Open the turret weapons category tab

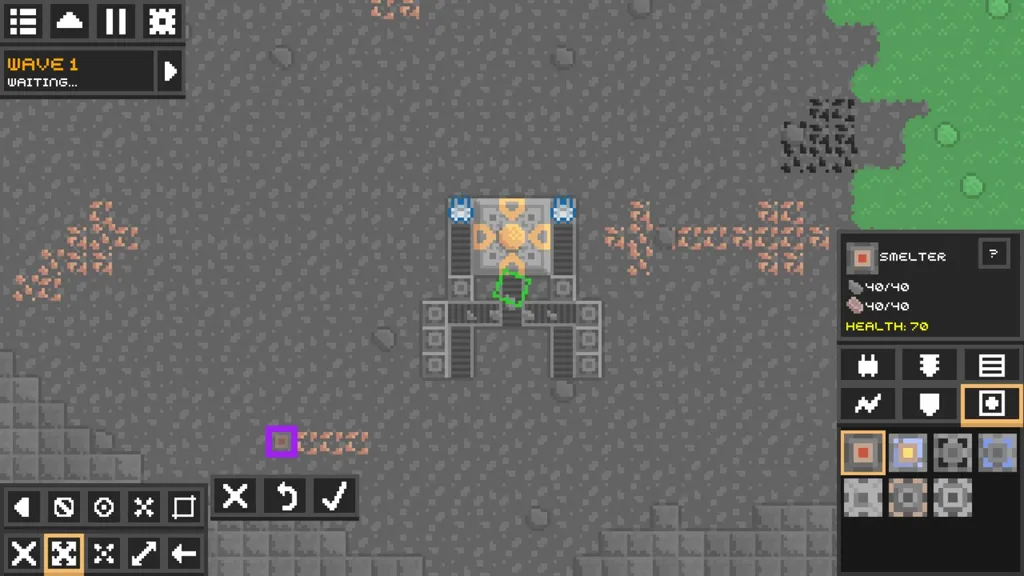[x=868, y=365]
